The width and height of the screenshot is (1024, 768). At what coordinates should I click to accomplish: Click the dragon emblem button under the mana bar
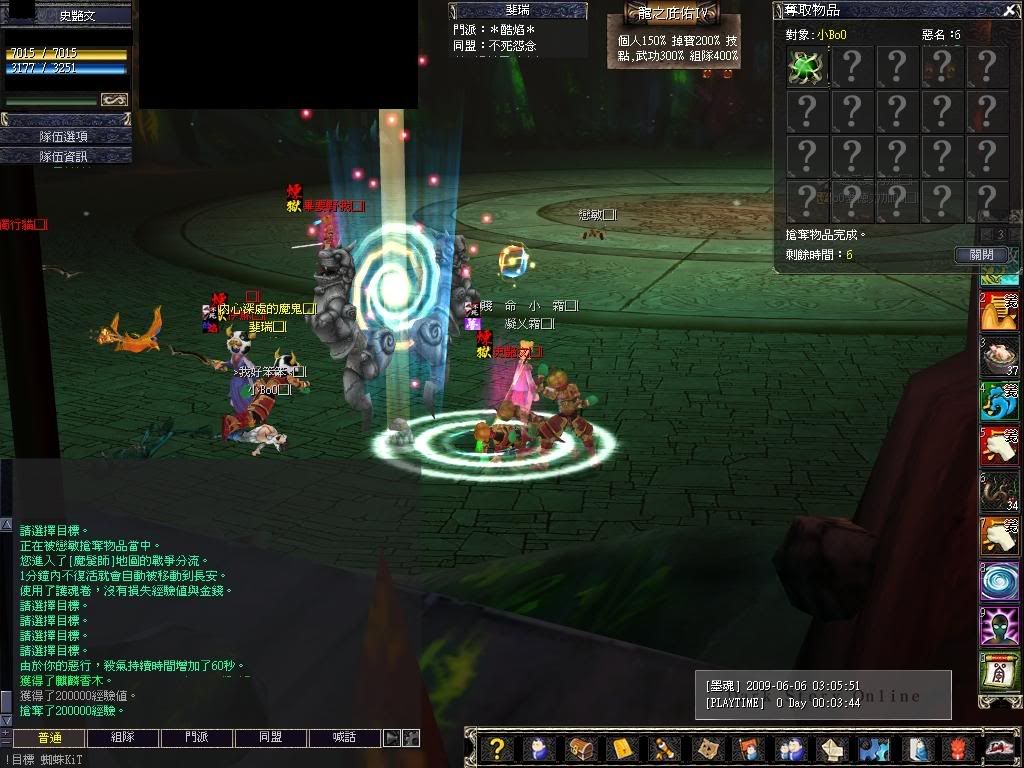click(x=114, y=100)
